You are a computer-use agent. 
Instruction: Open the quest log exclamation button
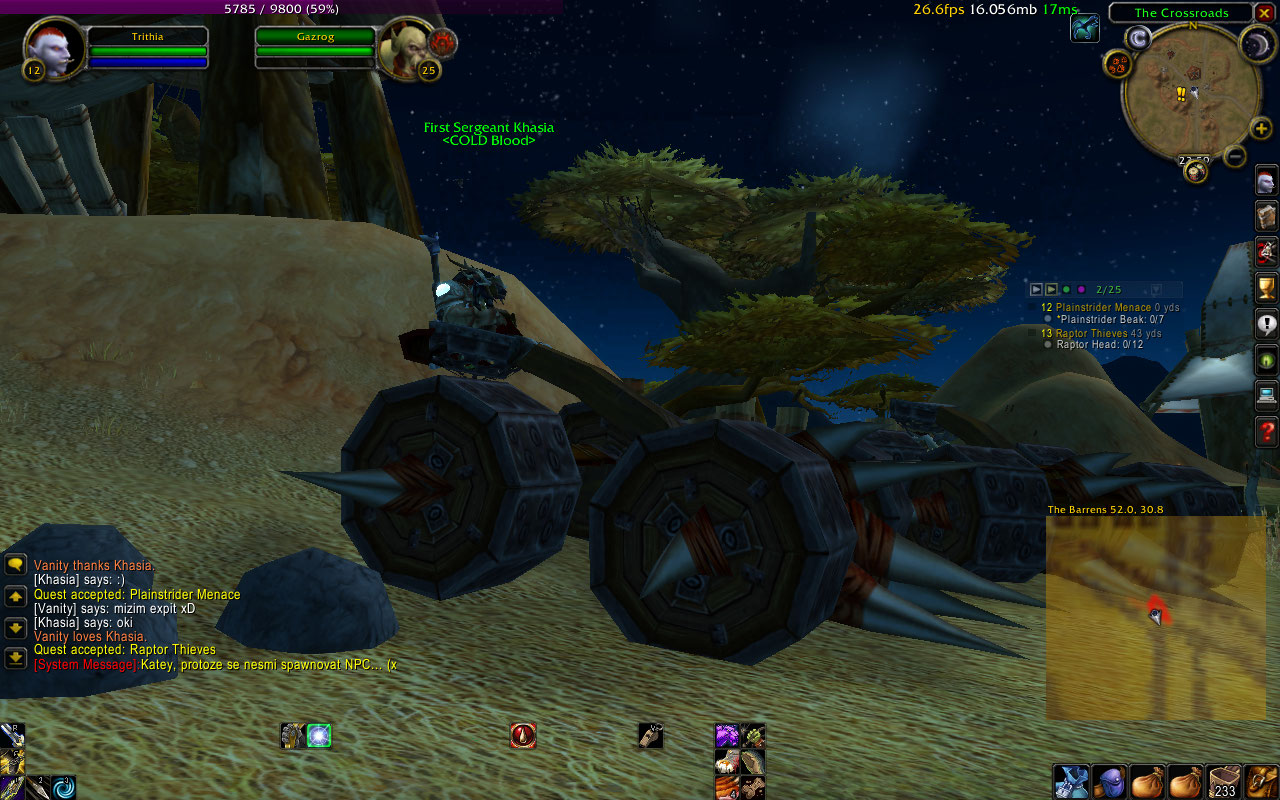point(1266,325)
